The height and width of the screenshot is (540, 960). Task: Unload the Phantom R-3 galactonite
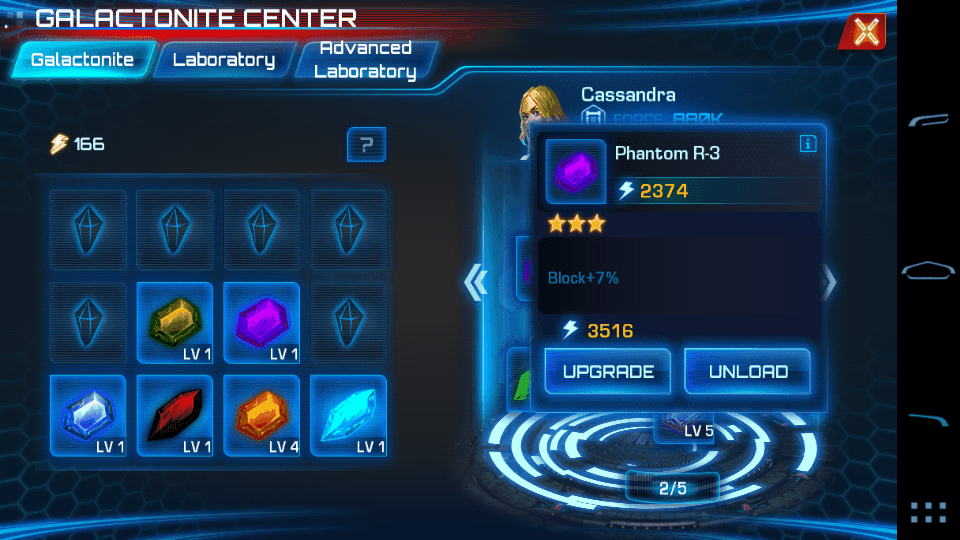click(x=748, y=372)
